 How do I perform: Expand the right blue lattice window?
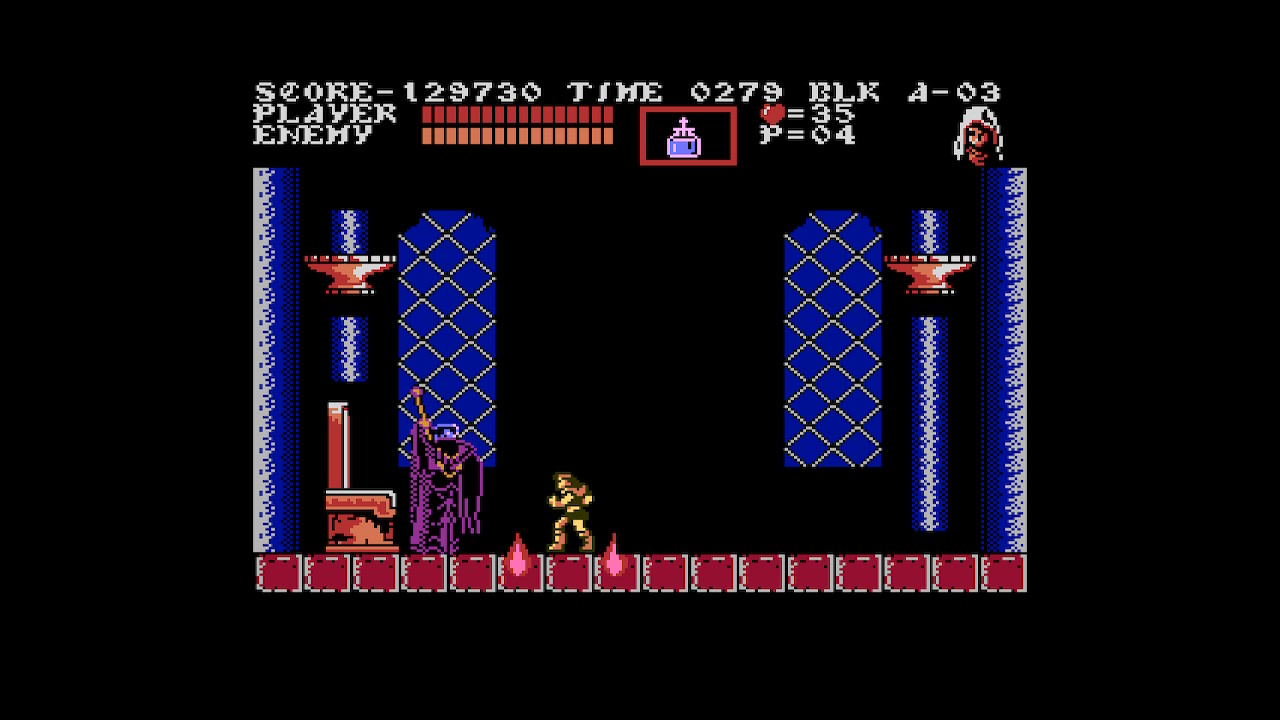833,340
